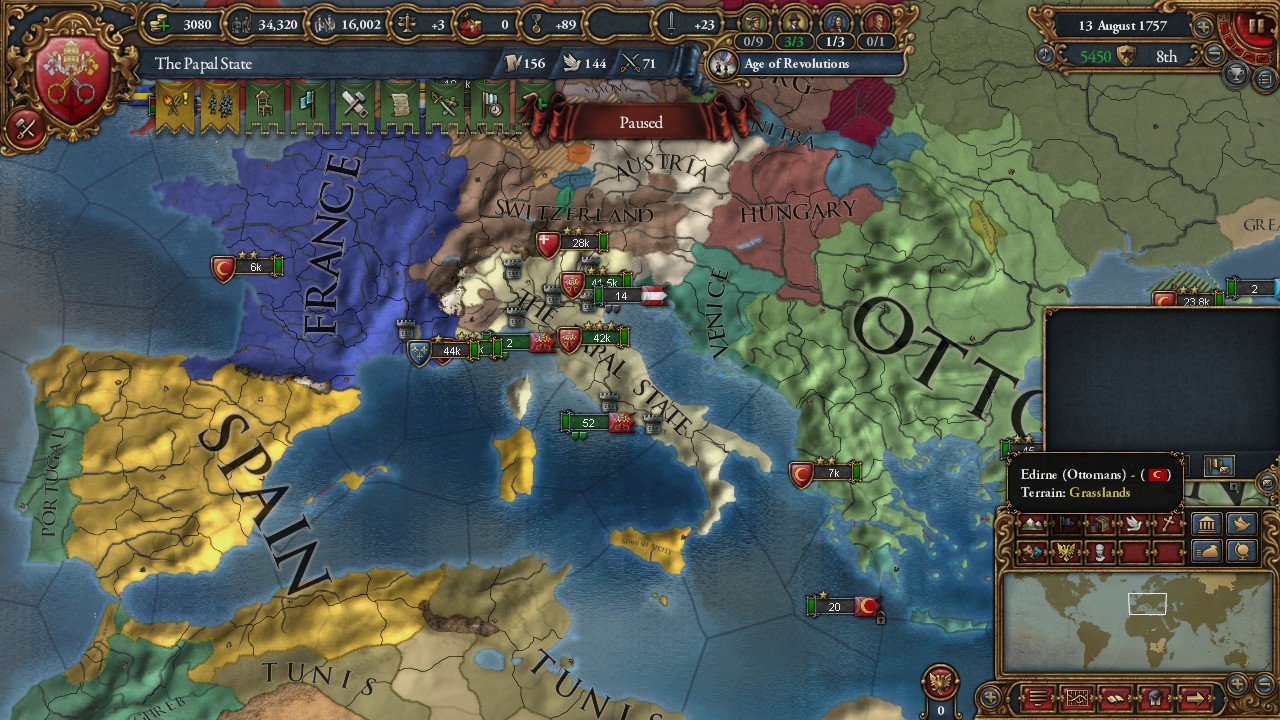Click the golden next arrow on minimap bar
The width and height of the screenshot is (1280, 720).
(x=1195, y=697)
